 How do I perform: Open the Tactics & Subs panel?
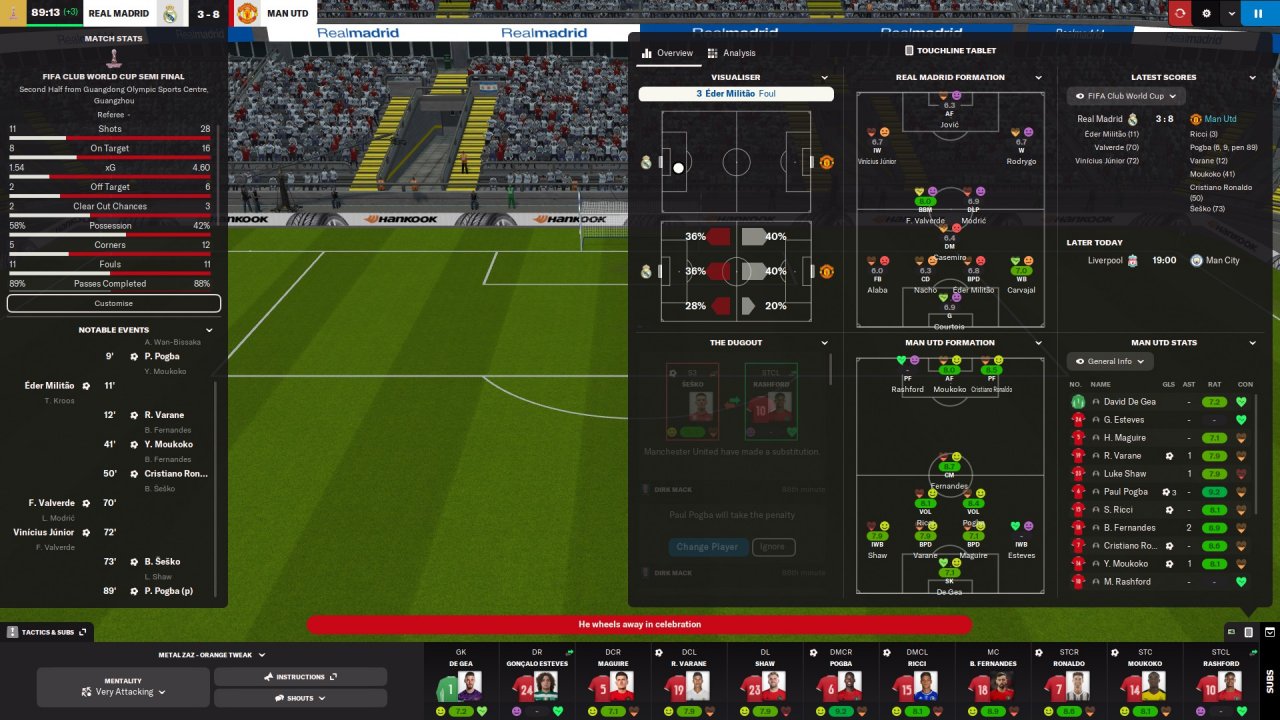click(x=47, y=632)
